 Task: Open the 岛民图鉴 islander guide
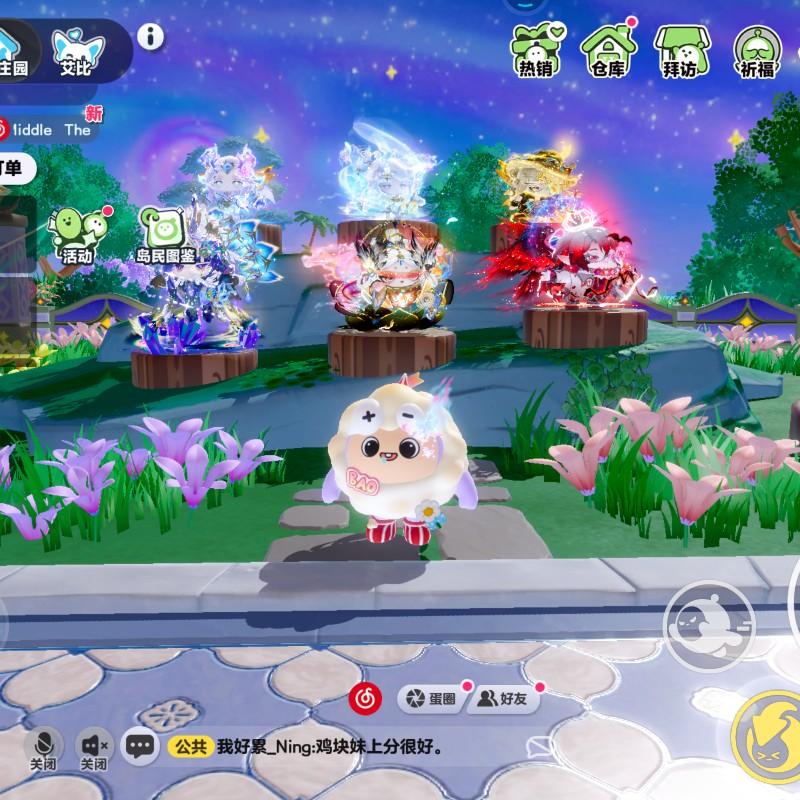click(x=165, y=235)
